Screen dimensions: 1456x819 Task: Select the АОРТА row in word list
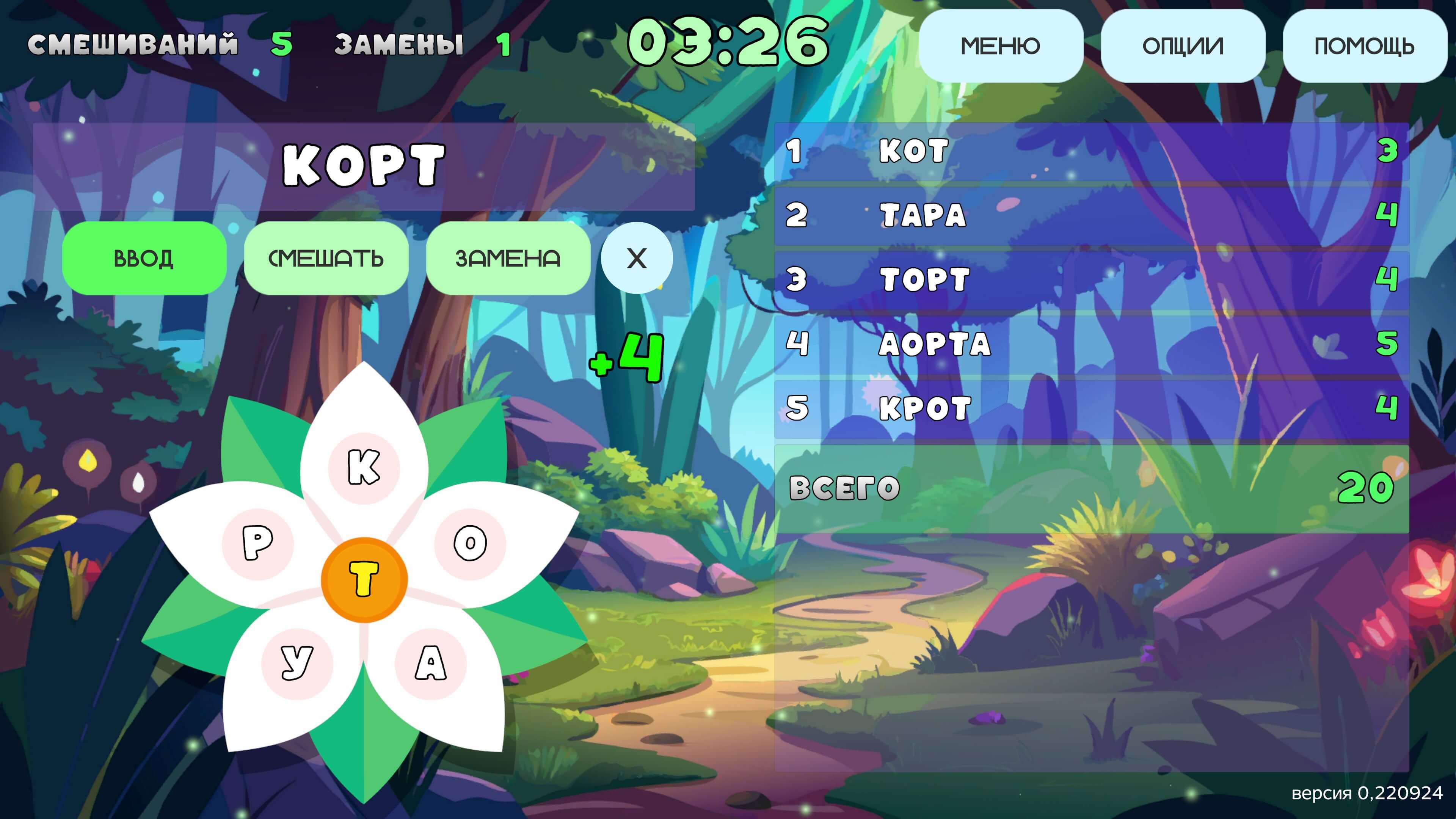pyautogui.click(x=1091, y=344)
